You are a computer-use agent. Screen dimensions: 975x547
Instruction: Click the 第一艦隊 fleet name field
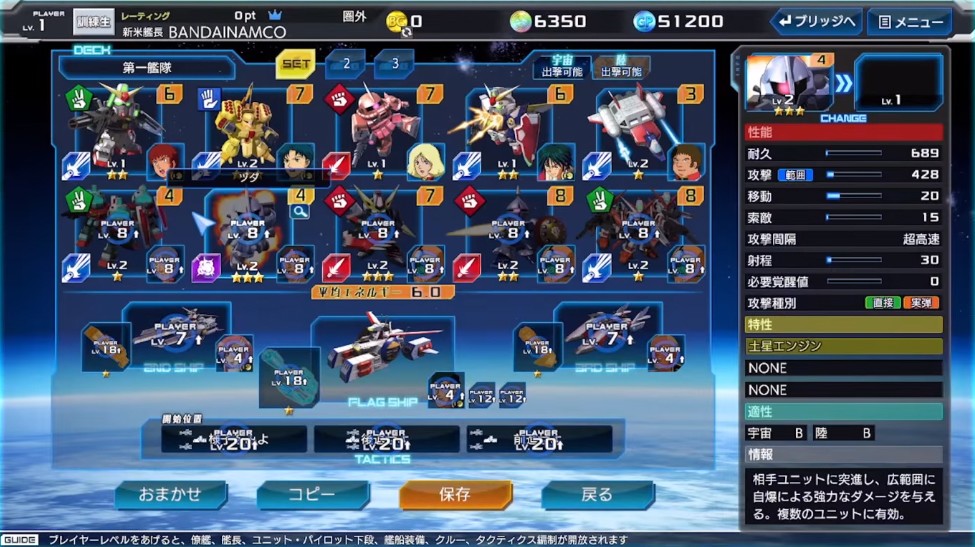click(147, 68)
